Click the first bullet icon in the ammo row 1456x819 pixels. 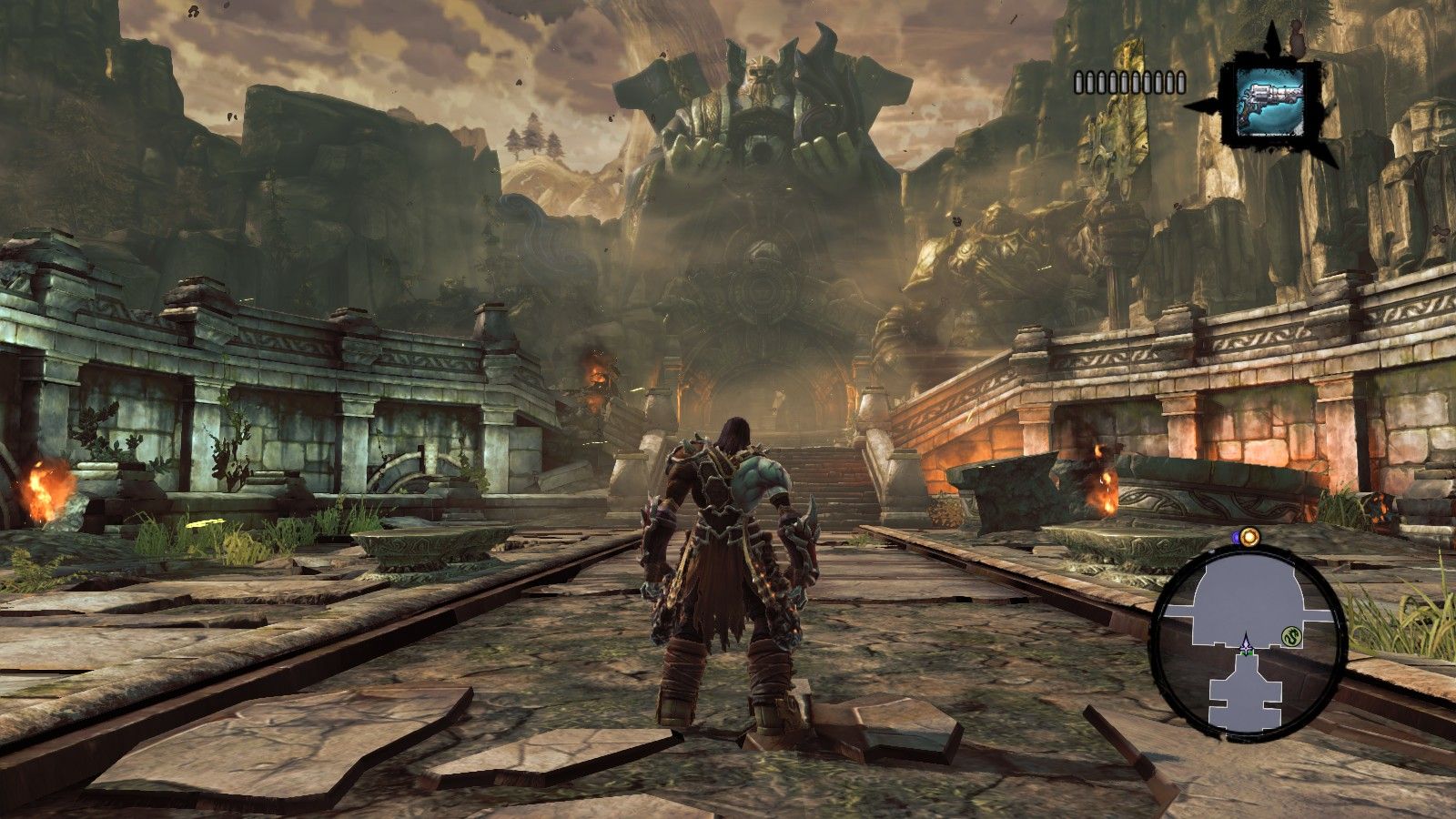coord(1079,83)
